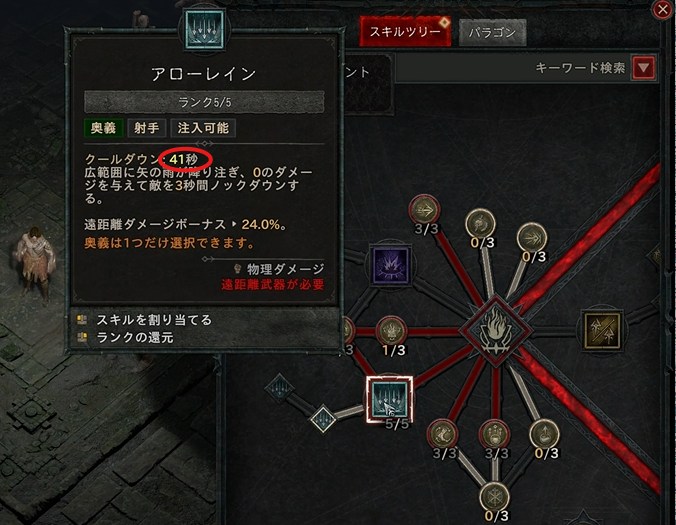Choose the gold arrows skill node

603,328
